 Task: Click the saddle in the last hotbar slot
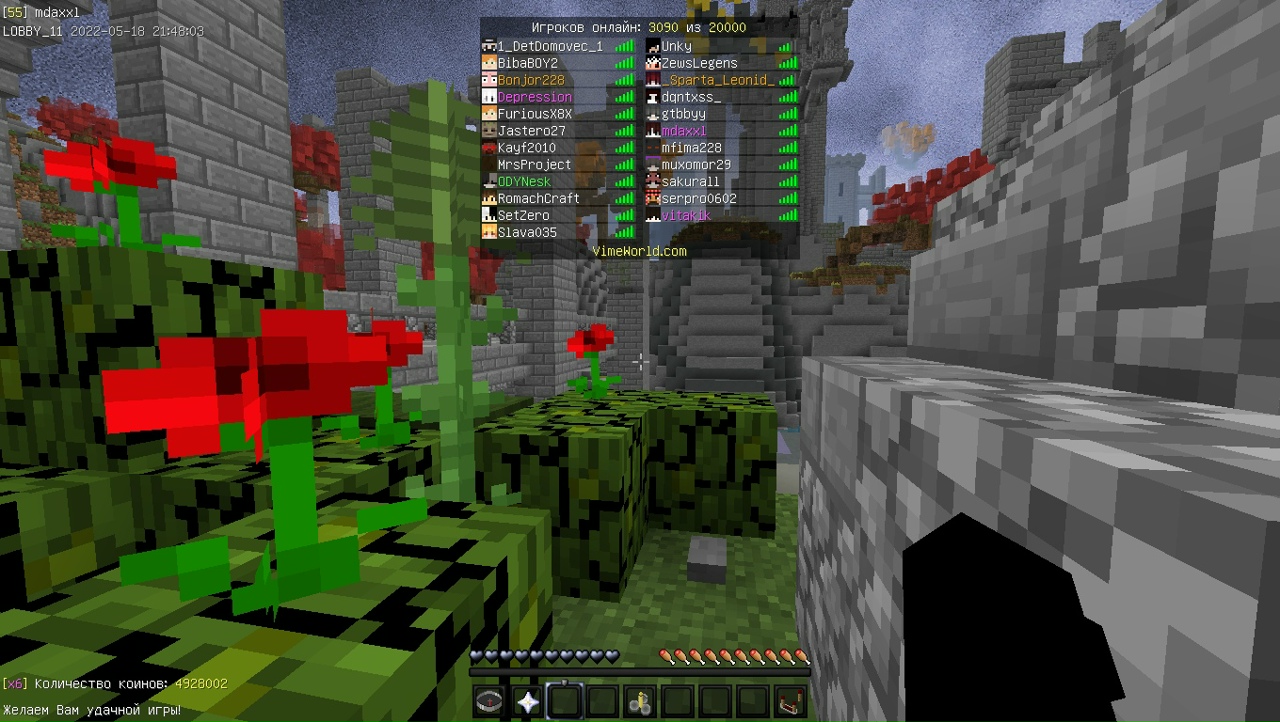click(792, 700)
